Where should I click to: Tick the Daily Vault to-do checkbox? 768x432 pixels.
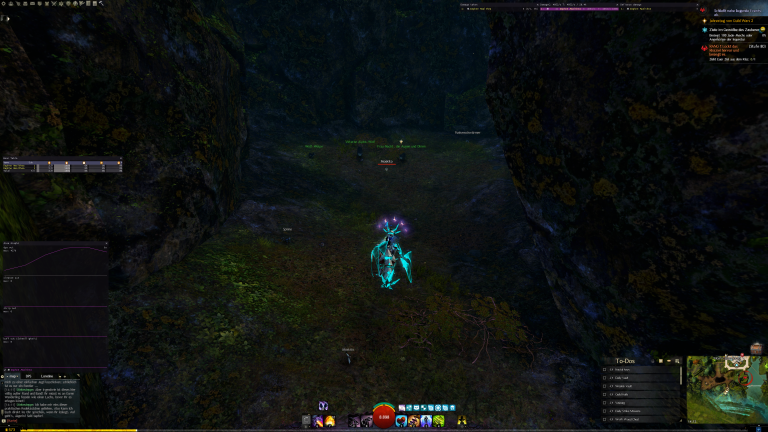(605, 377)
